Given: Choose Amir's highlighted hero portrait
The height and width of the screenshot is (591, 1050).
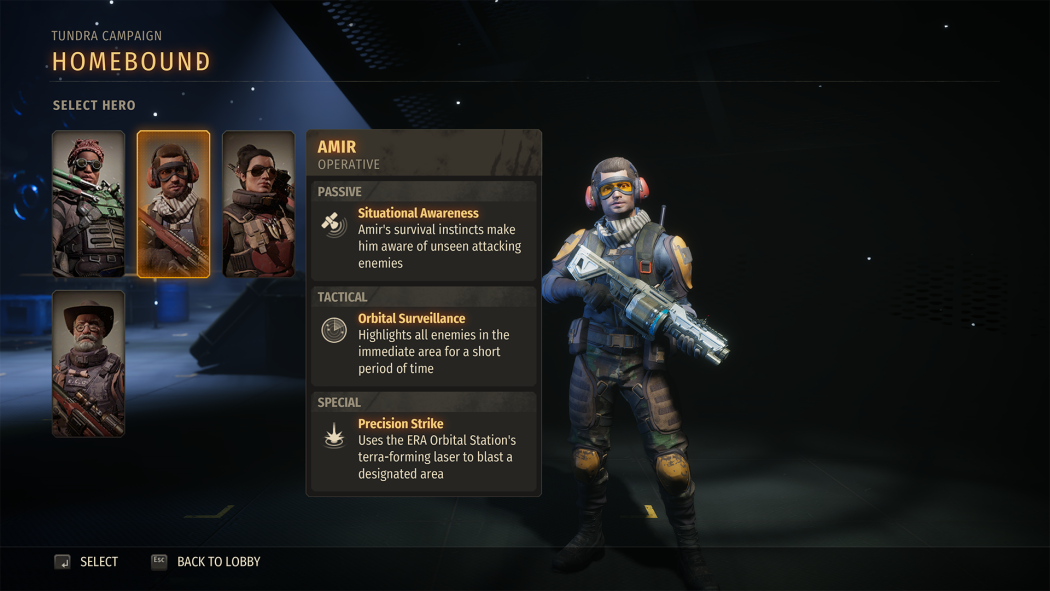Looking at the screenshot, I should pyautogui.click(x=173, y=204).
